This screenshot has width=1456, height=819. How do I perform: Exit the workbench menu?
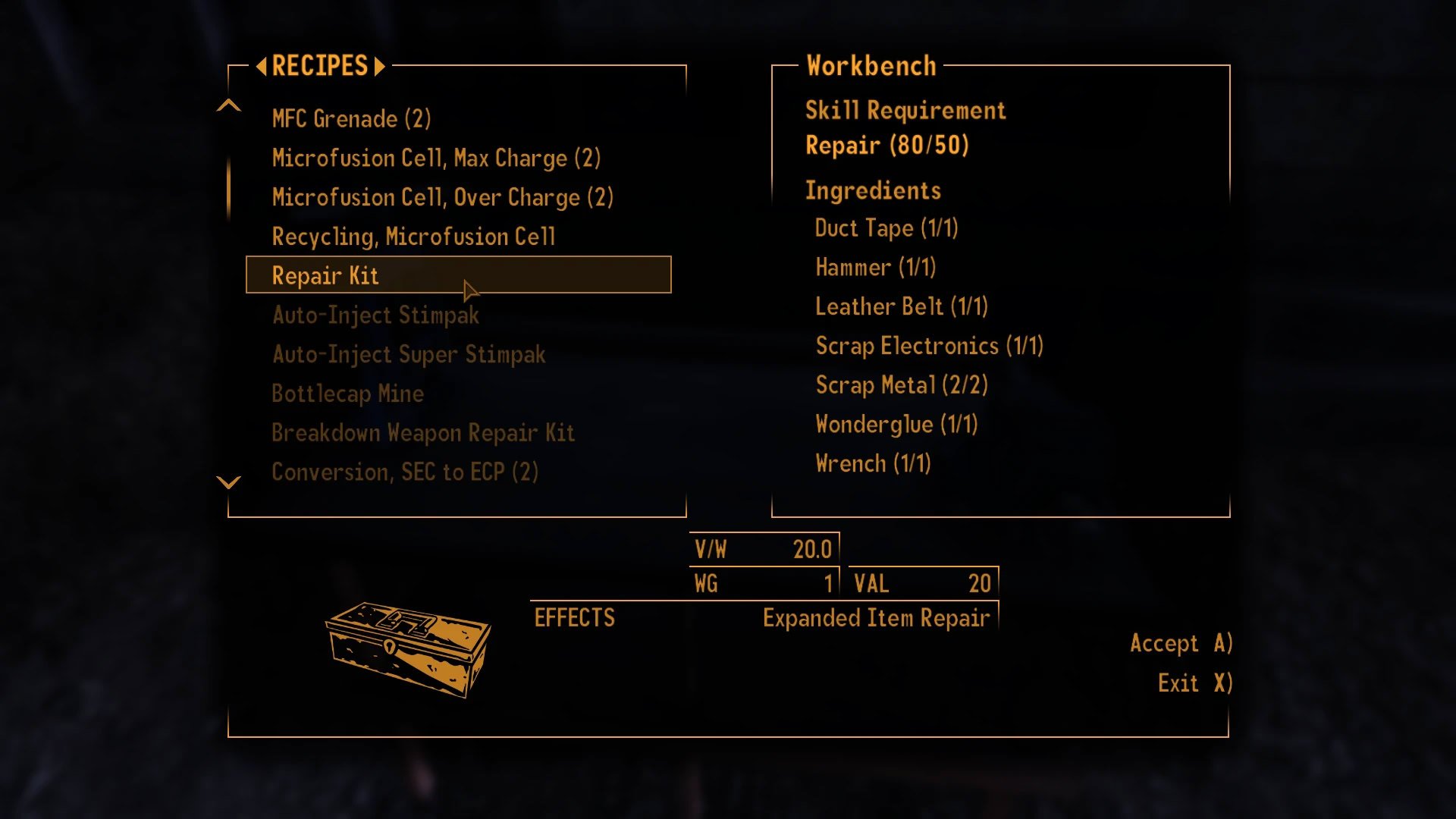[1194, 683]
